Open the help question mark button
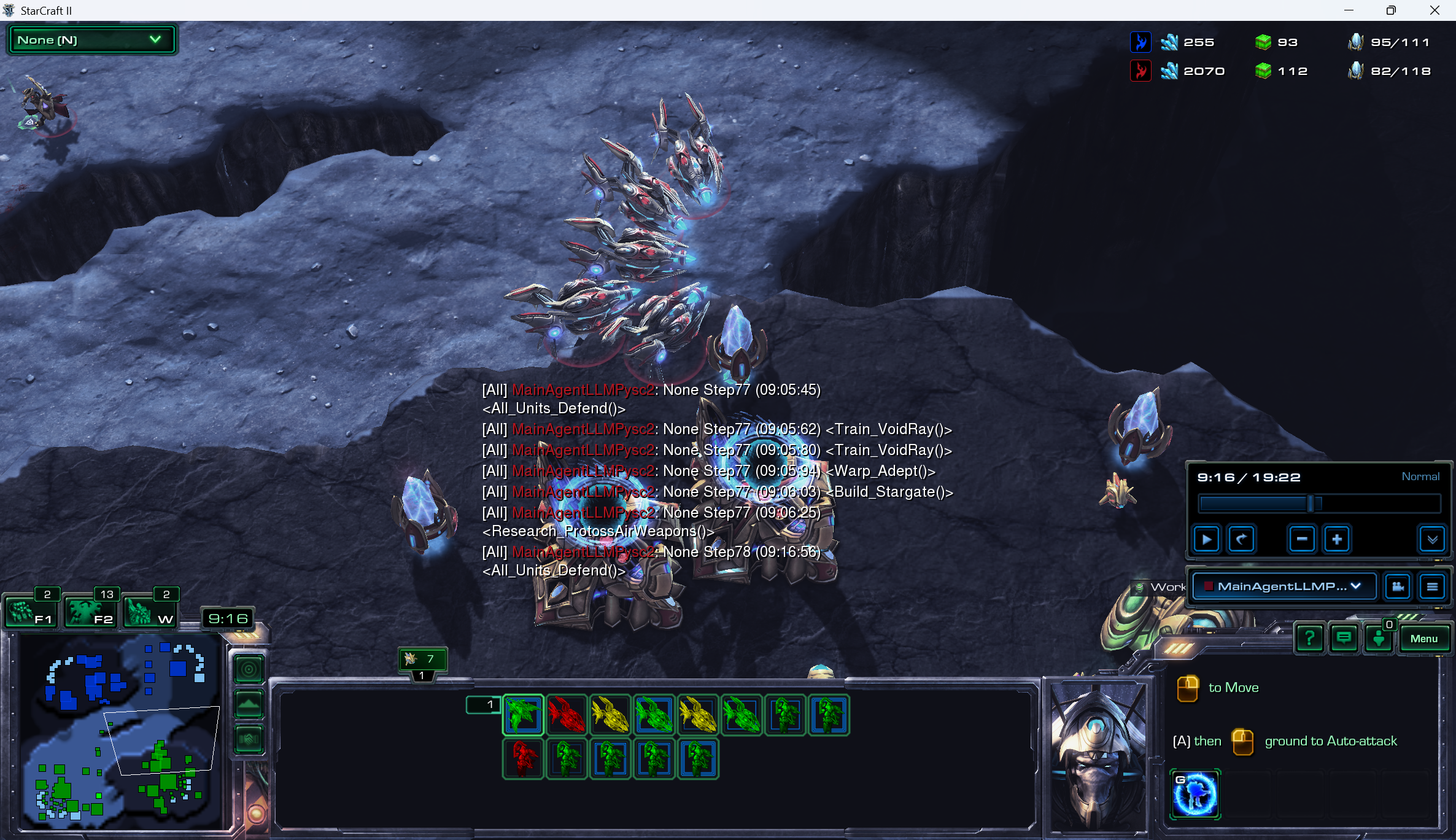This screenshot has height=840, width=1456. click(x=1309, y=639)
